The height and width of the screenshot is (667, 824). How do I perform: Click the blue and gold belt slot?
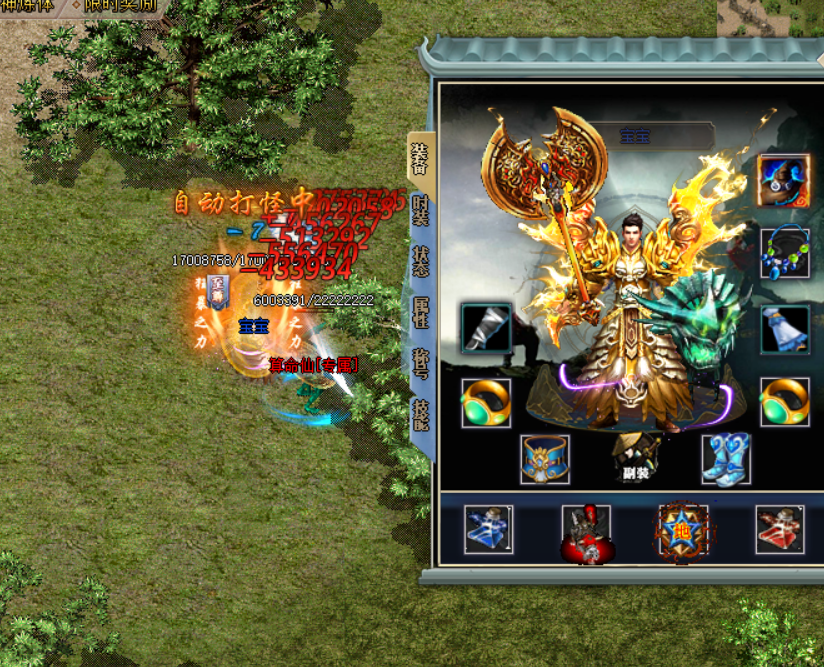coord(545,459)
